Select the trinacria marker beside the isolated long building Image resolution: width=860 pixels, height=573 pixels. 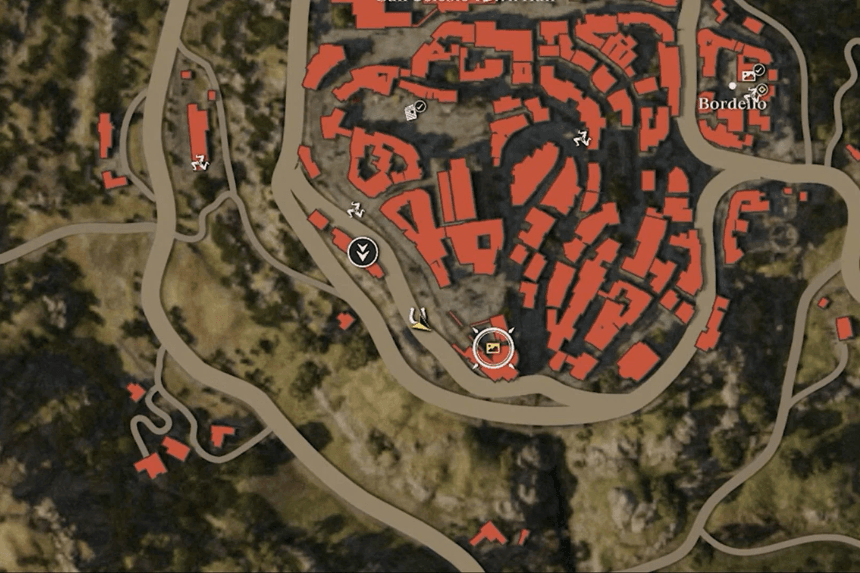[x=200, y=162]
